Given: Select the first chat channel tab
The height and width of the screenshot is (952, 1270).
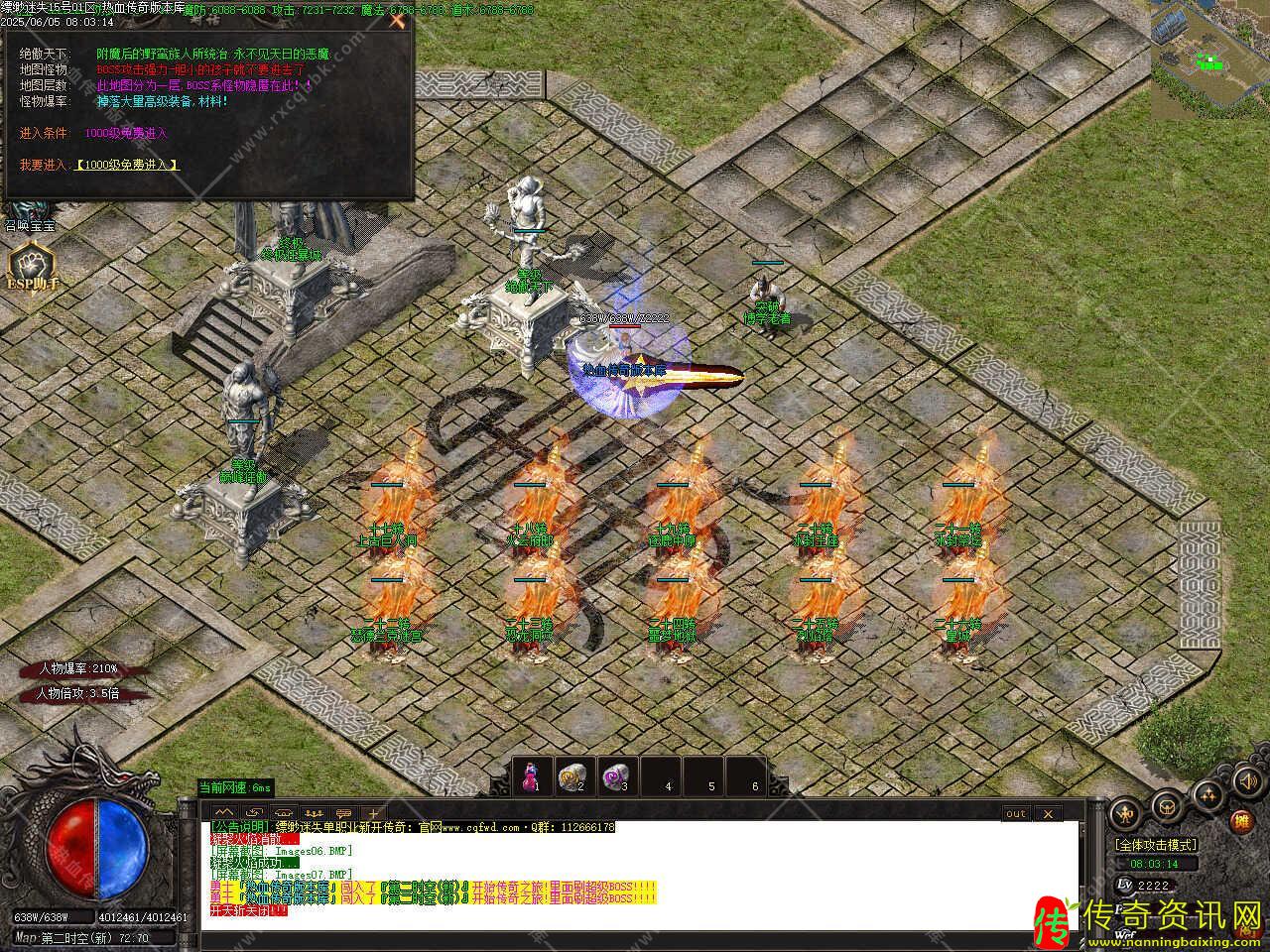Looking at the screenshot, I should (223, 813).
